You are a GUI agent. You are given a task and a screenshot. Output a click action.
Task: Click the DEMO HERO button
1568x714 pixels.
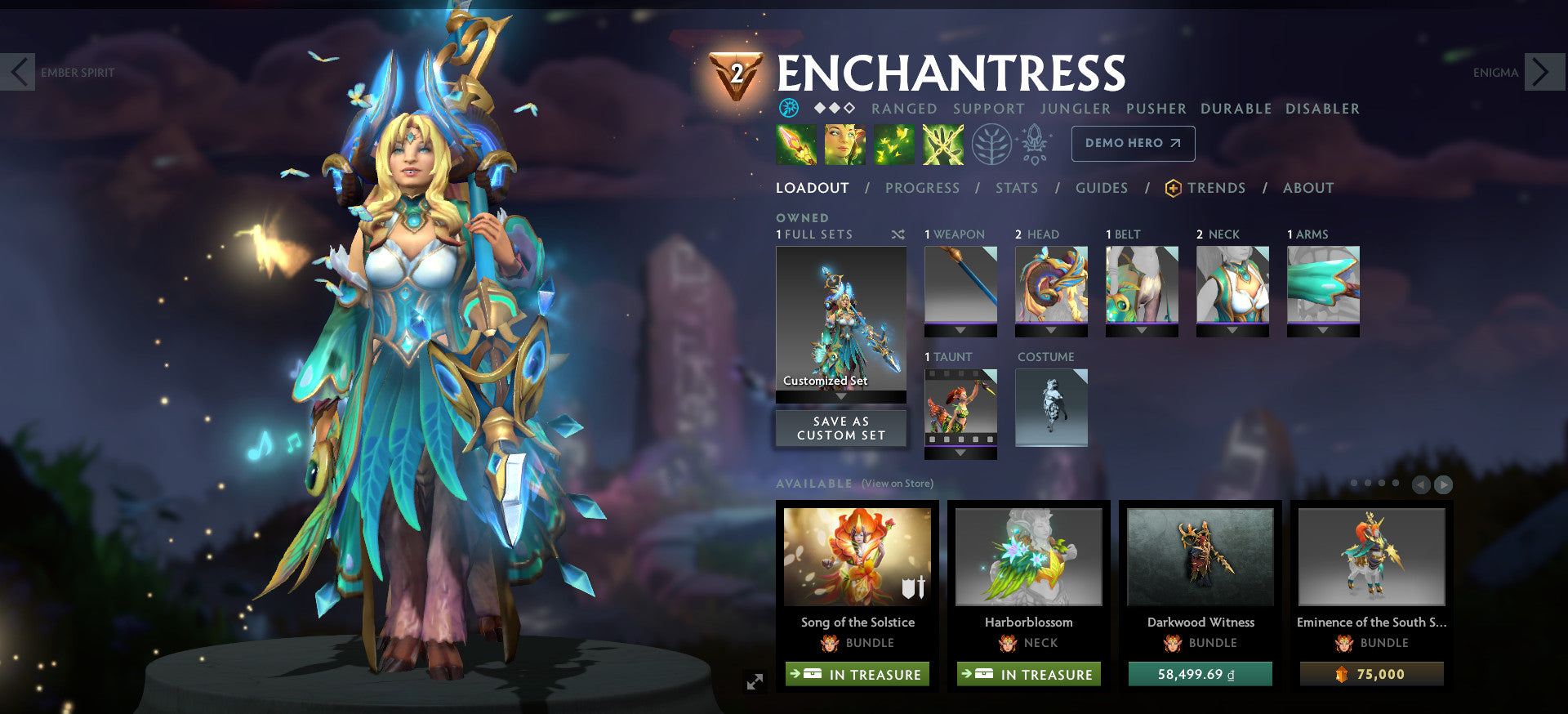(1133, 143)
